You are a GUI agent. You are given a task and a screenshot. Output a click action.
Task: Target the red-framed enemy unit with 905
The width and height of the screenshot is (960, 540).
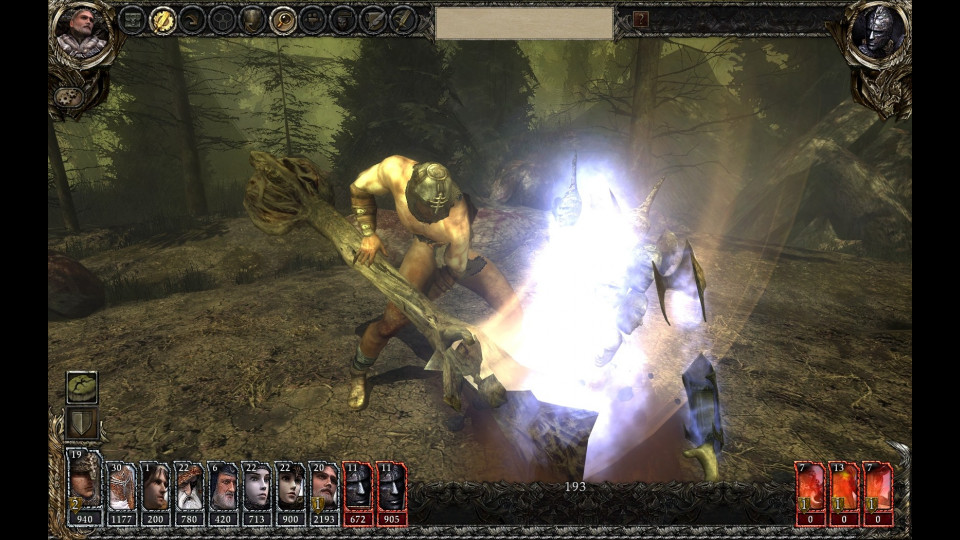click(391, 493)
